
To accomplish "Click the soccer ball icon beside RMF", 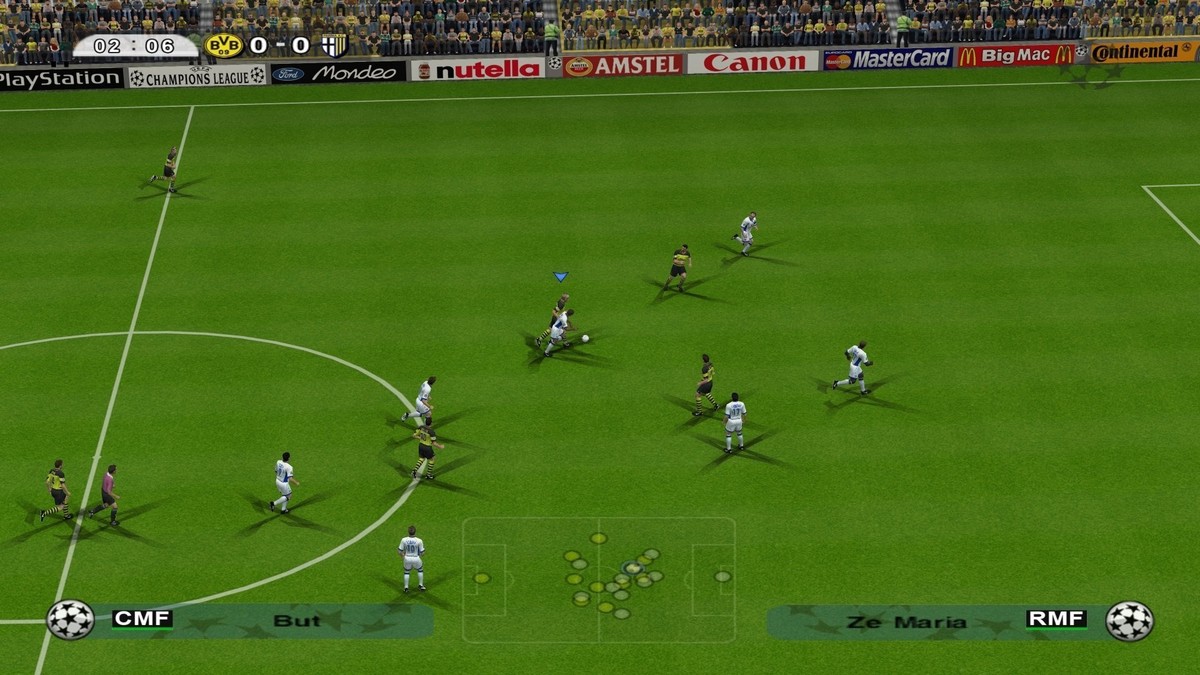I will pos(1129,621).
